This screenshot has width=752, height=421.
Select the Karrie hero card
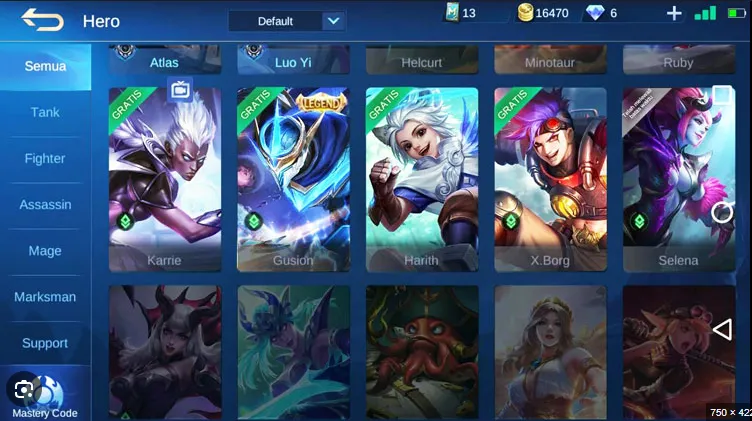pyautogui.click(x=165, y=180)
